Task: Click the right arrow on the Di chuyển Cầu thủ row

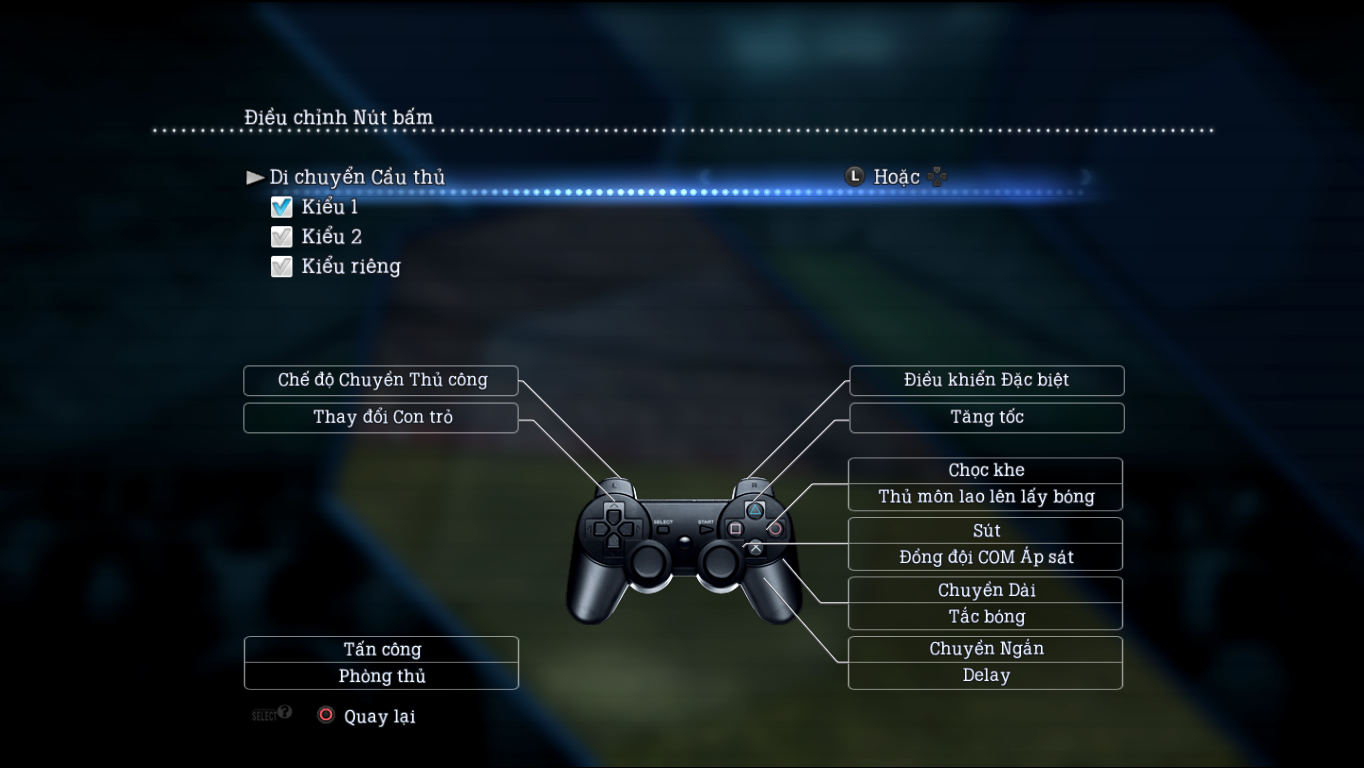Action: point(1086,177)
